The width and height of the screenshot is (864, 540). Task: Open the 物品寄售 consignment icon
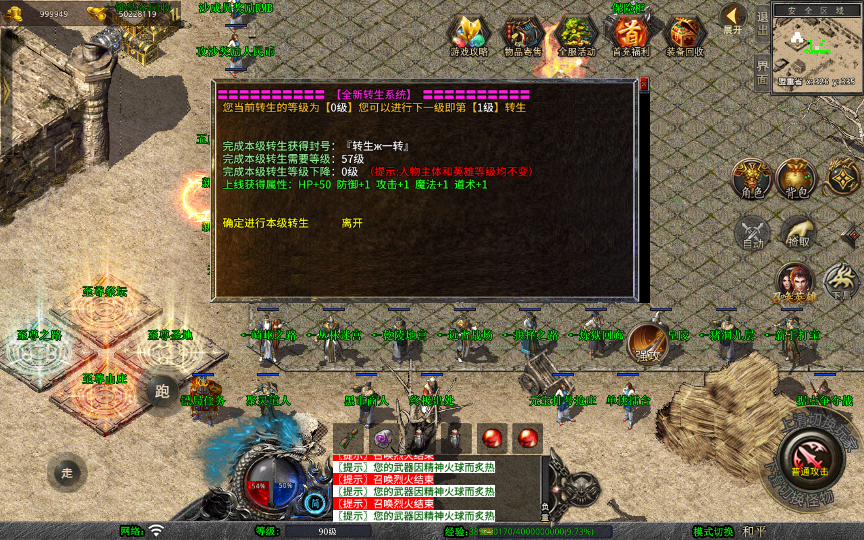click(x=522, y=33)
